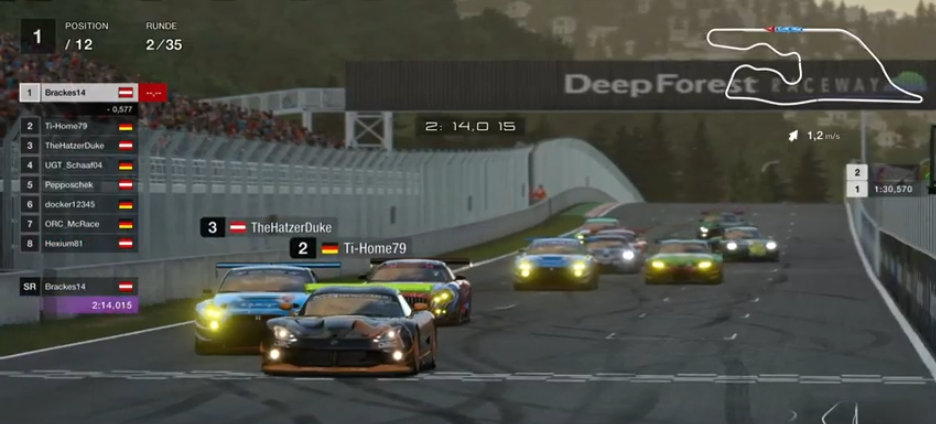This screenshot has width=936, height=424.
Task: Select Brackes14 in first place on the leaderboard
Action: (x=78, y=93)
